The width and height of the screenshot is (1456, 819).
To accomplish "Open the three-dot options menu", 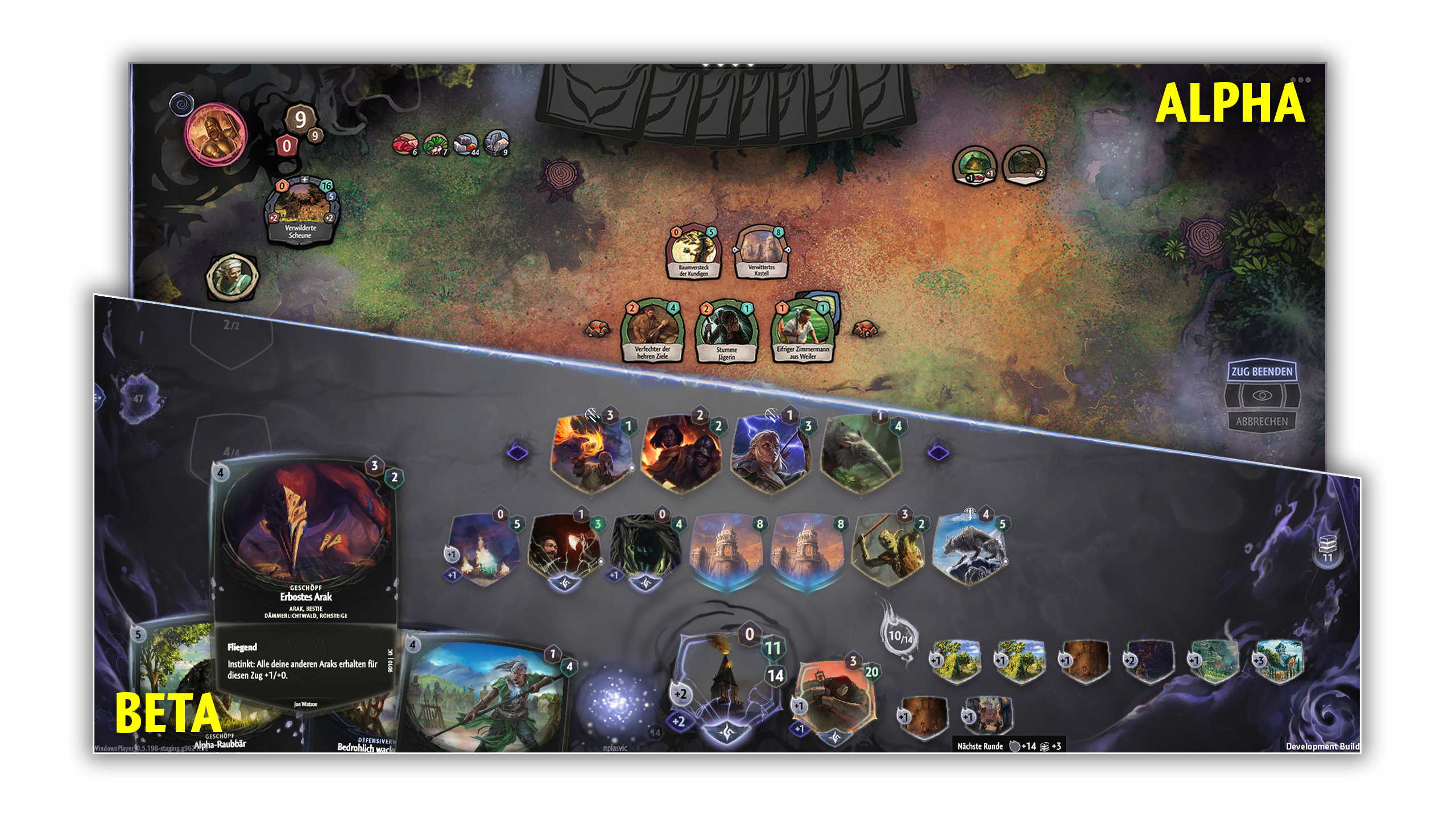I will click(1300, 80).
